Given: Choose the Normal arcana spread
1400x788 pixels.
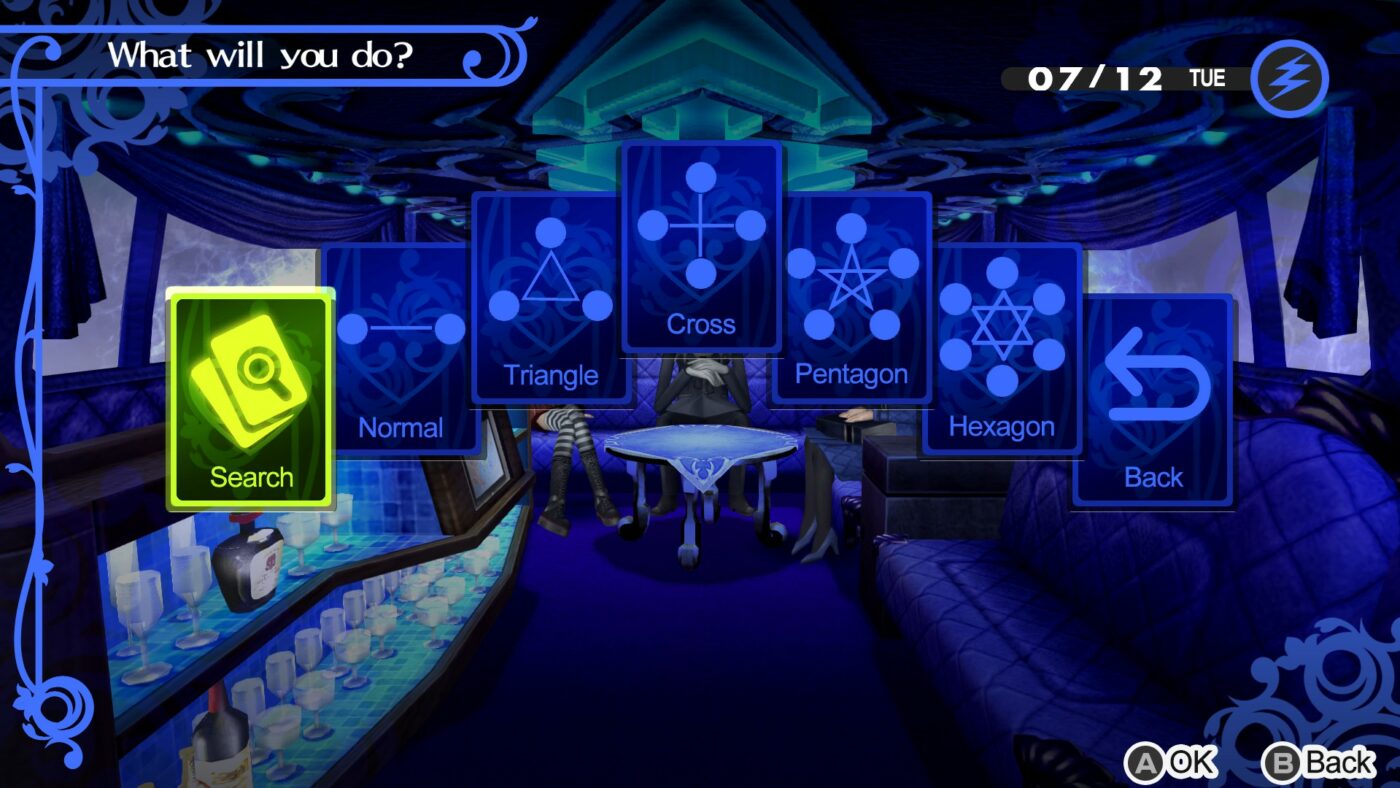Looking at the screenshot, I should (401, 350).
